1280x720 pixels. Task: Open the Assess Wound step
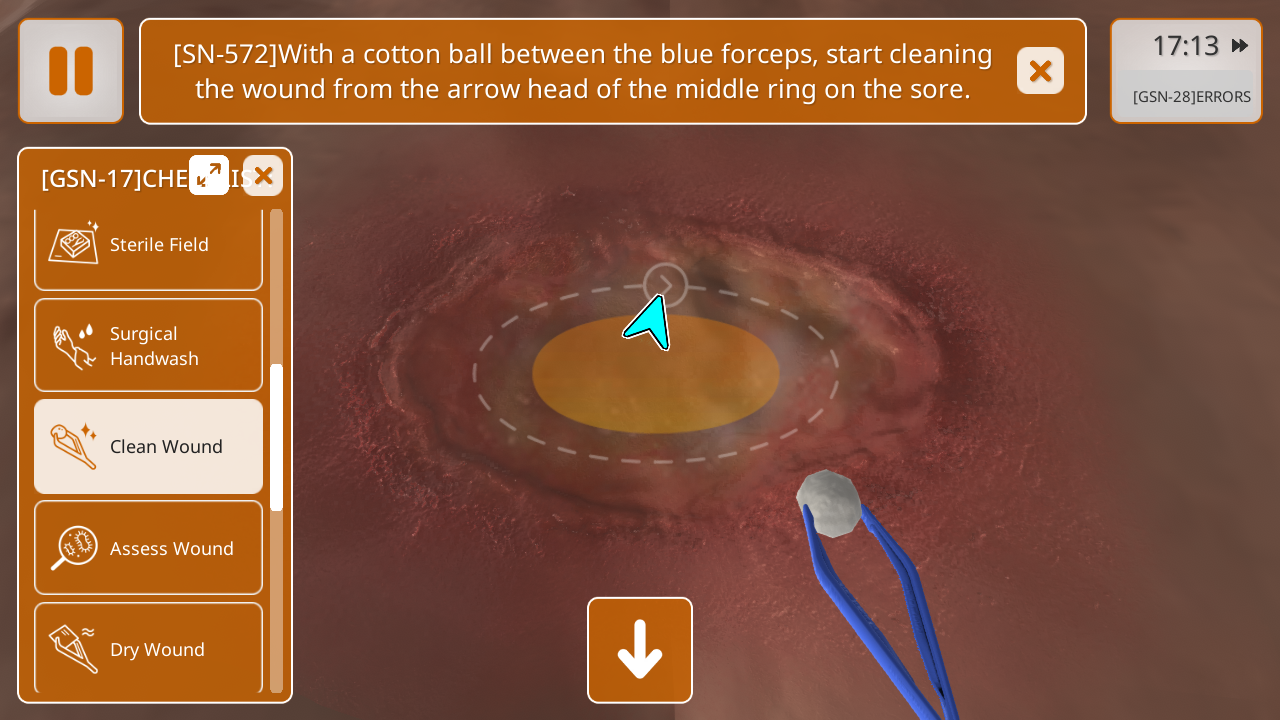click(x=148, y=548)
